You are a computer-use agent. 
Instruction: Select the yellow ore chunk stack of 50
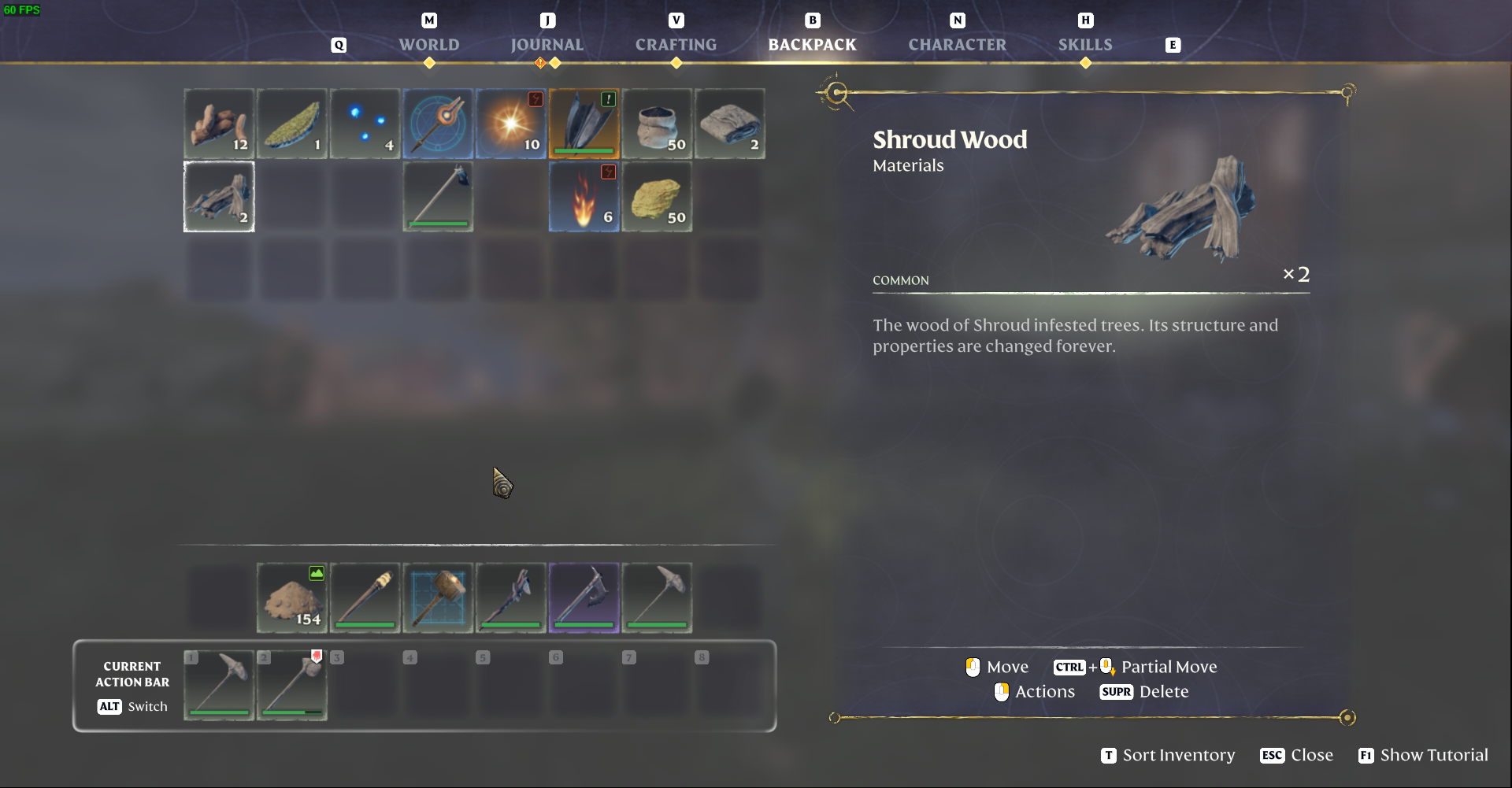click(657, 197)
